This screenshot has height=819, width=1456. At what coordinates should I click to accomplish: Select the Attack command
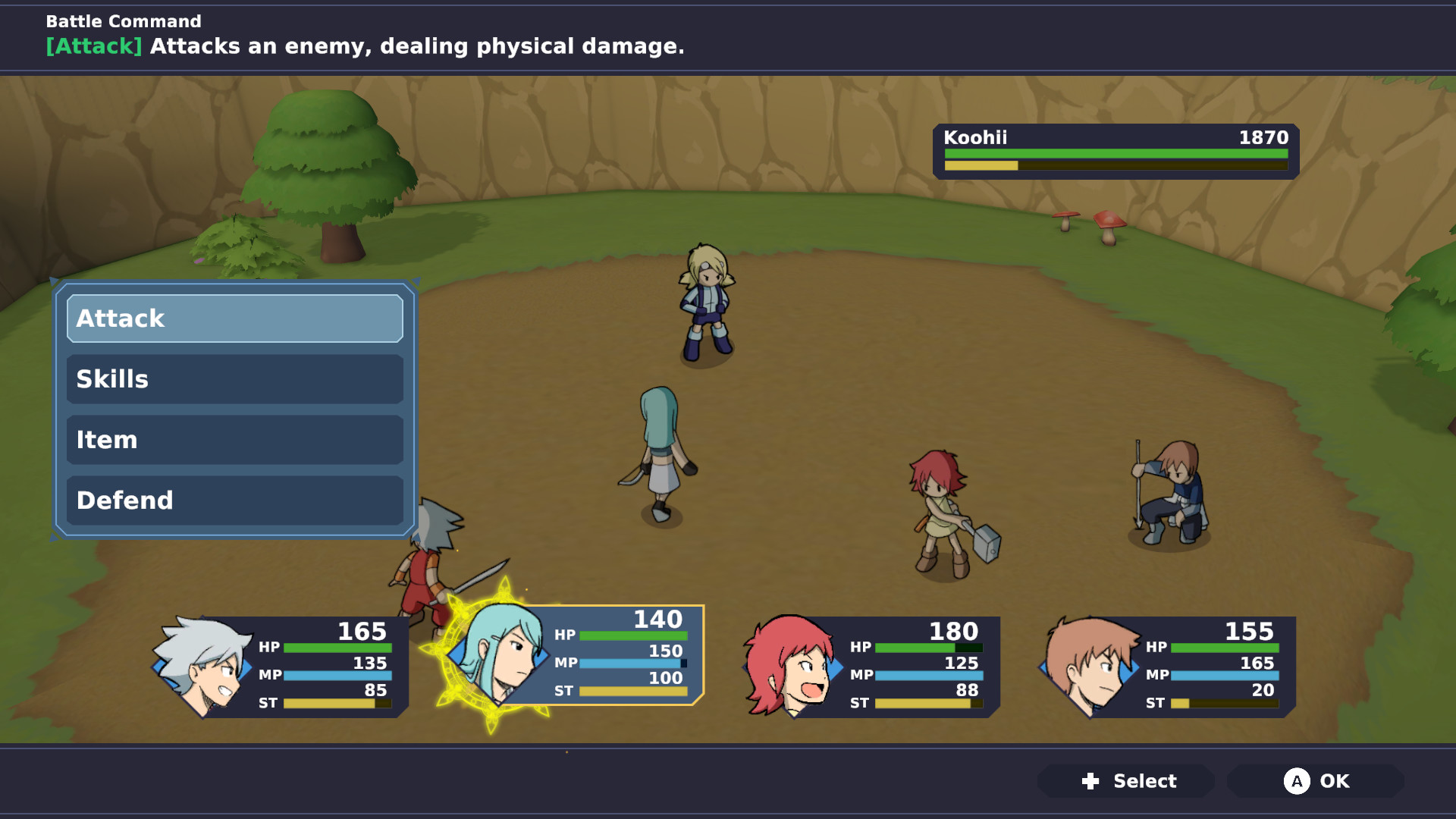tap(234, 318)
